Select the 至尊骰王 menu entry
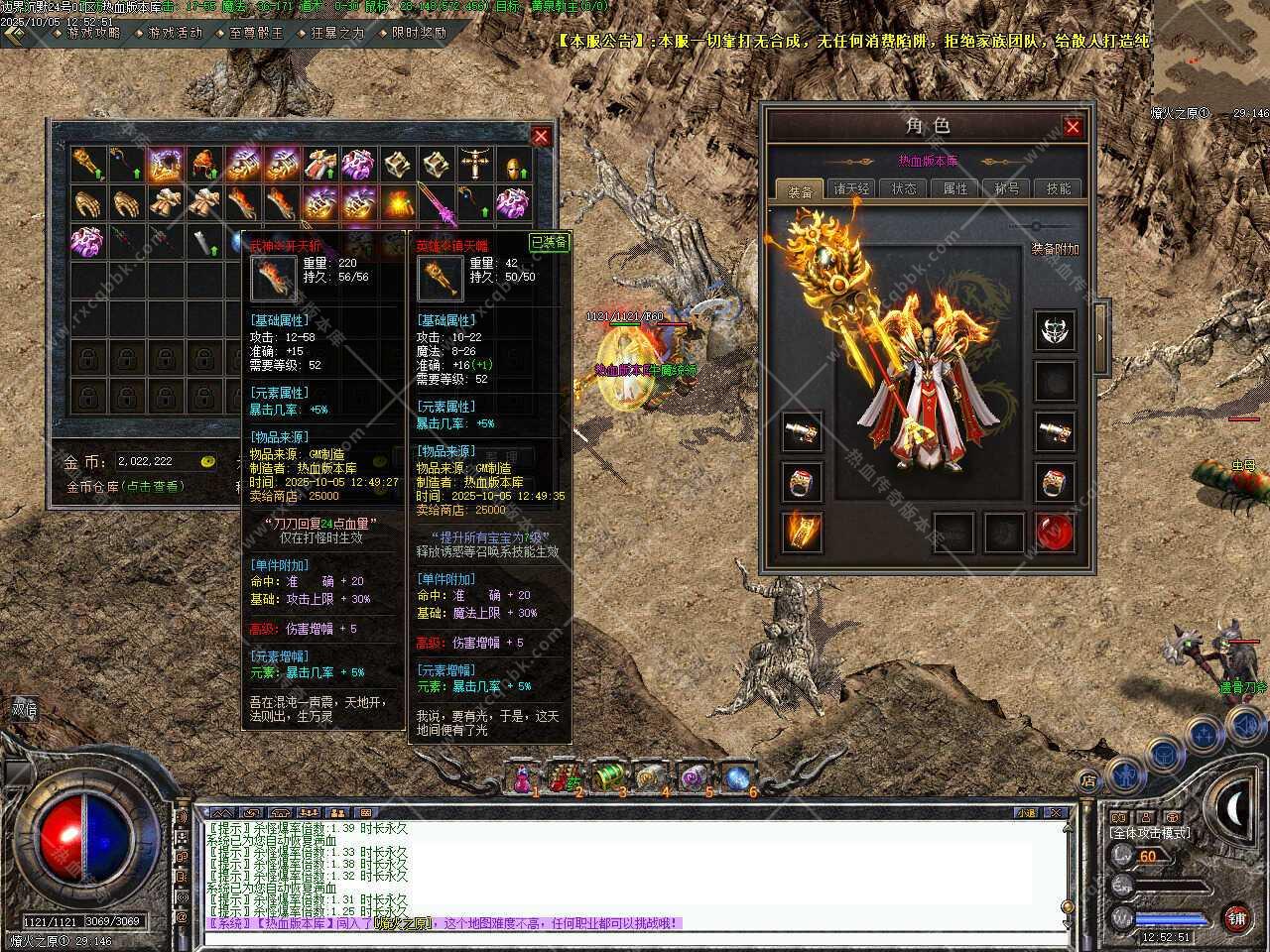 click(x=255, y=33)
